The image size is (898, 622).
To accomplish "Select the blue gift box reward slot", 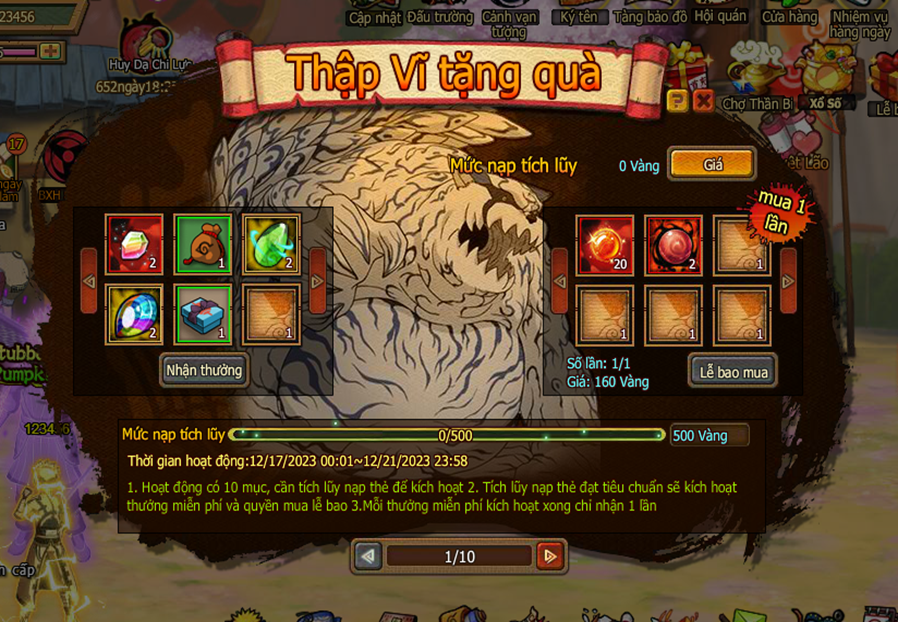I will (203, 314).
